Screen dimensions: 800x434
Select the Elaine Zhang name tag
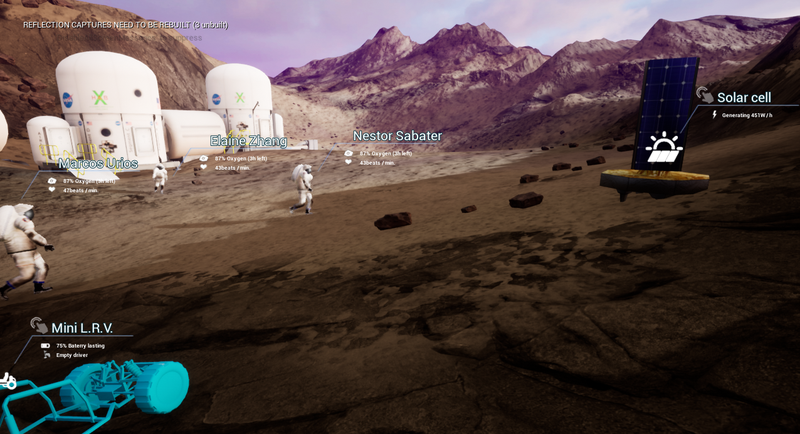point(248,141)
